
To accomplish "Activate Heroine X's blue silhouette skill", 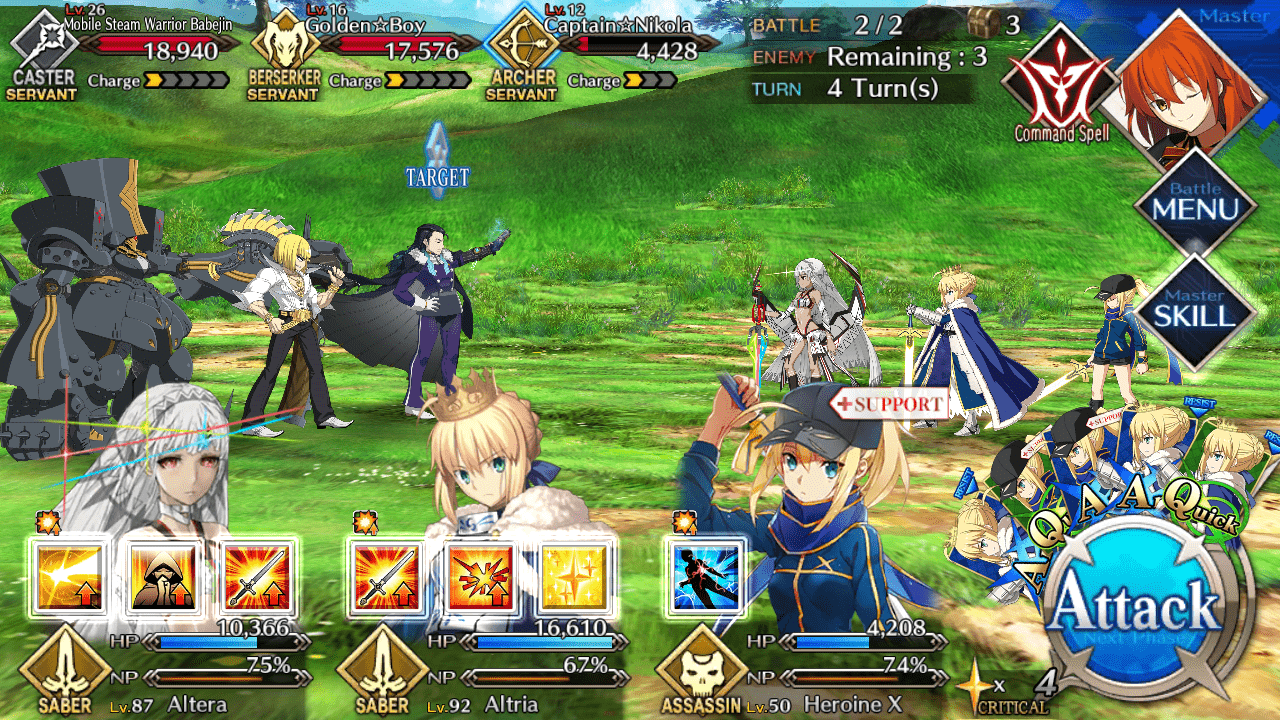I will coord(703,578).
